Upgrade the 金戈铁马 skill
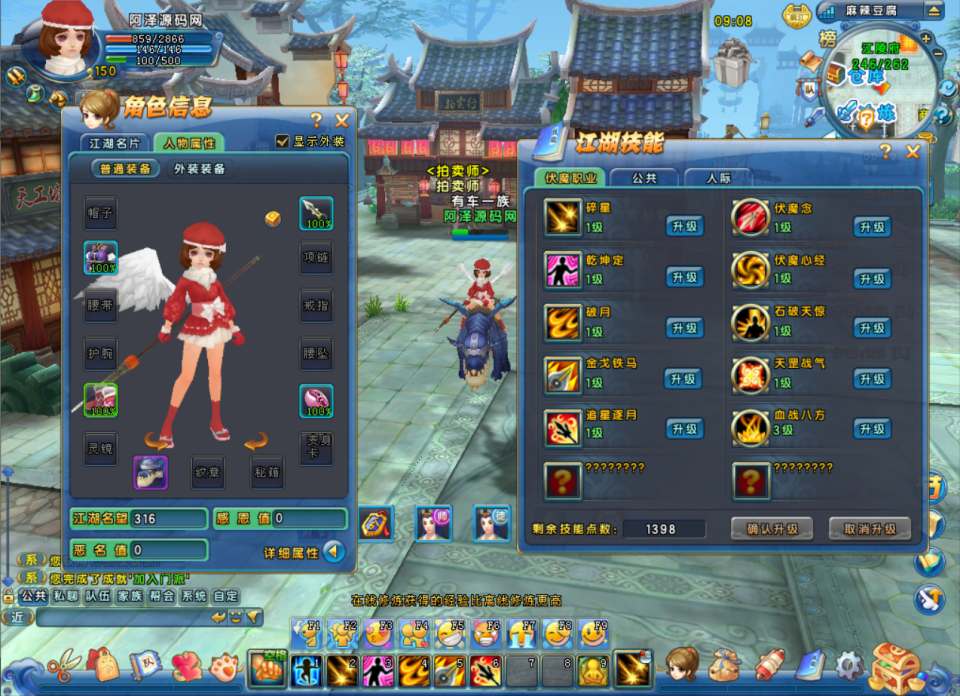Screen dimensions: 960x696 [x=684, y=378]
